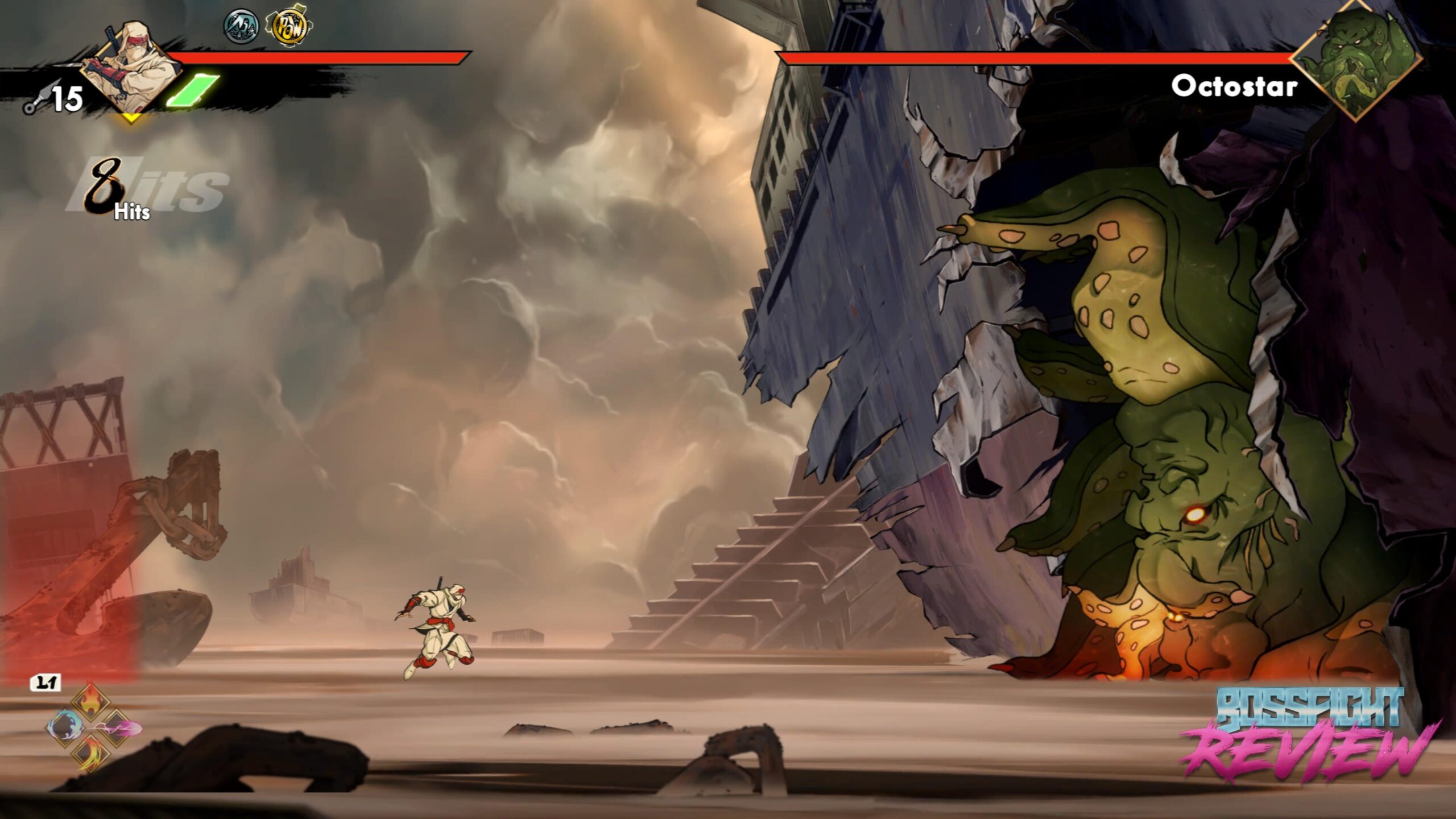This screenshot has height=819, width=1456.
Task: Click the green ninjutsu gauge cell
Action: pos(192,91)
